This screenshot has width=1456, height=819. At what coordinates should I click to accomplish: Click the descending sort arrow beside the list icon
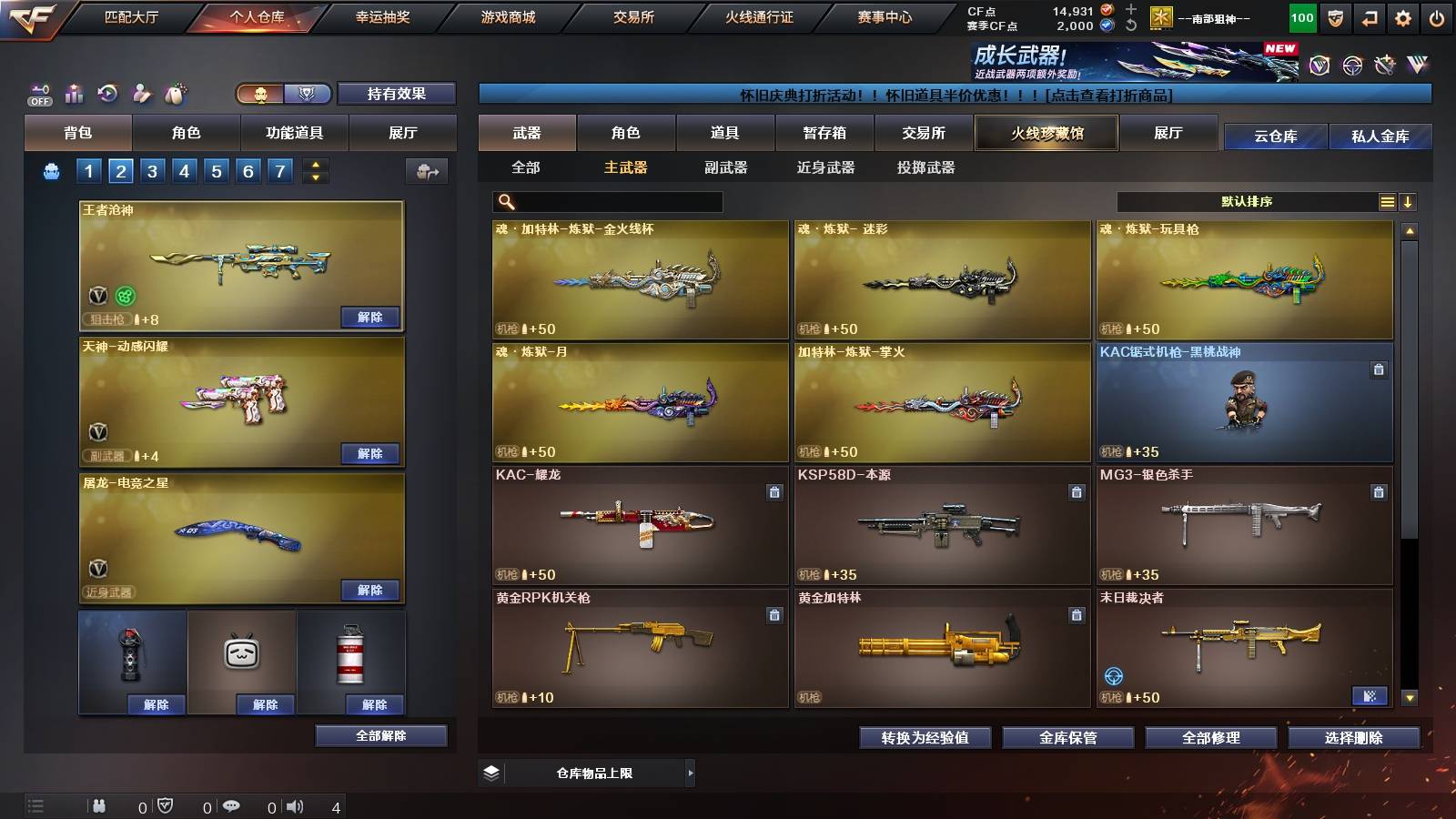click(1410, 201)
